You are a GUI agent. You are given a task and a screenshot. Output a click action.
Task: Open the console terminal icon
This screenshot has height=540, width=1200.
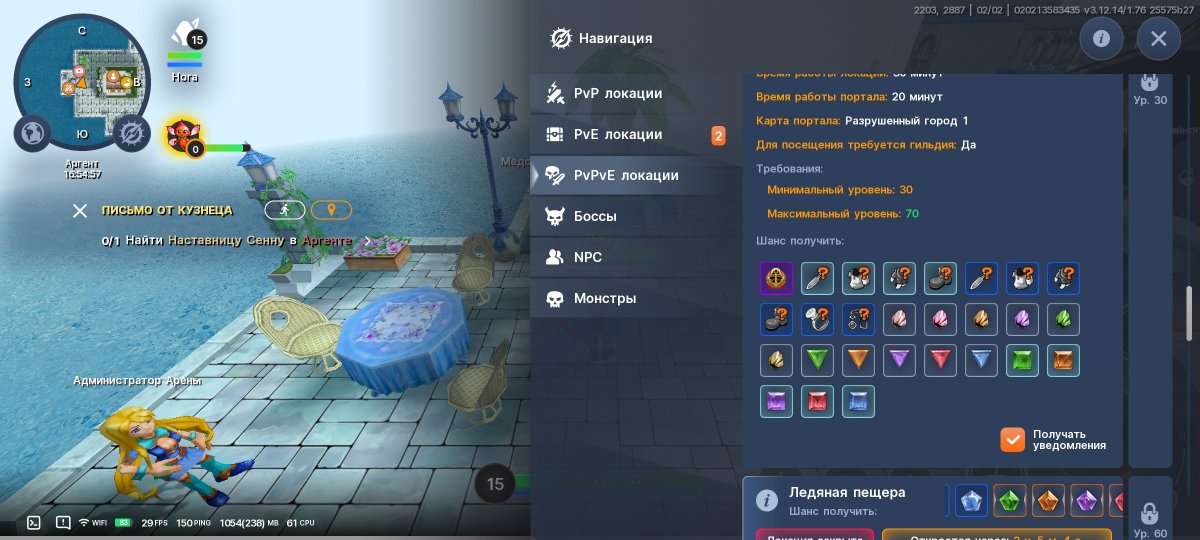coord(33,522)
